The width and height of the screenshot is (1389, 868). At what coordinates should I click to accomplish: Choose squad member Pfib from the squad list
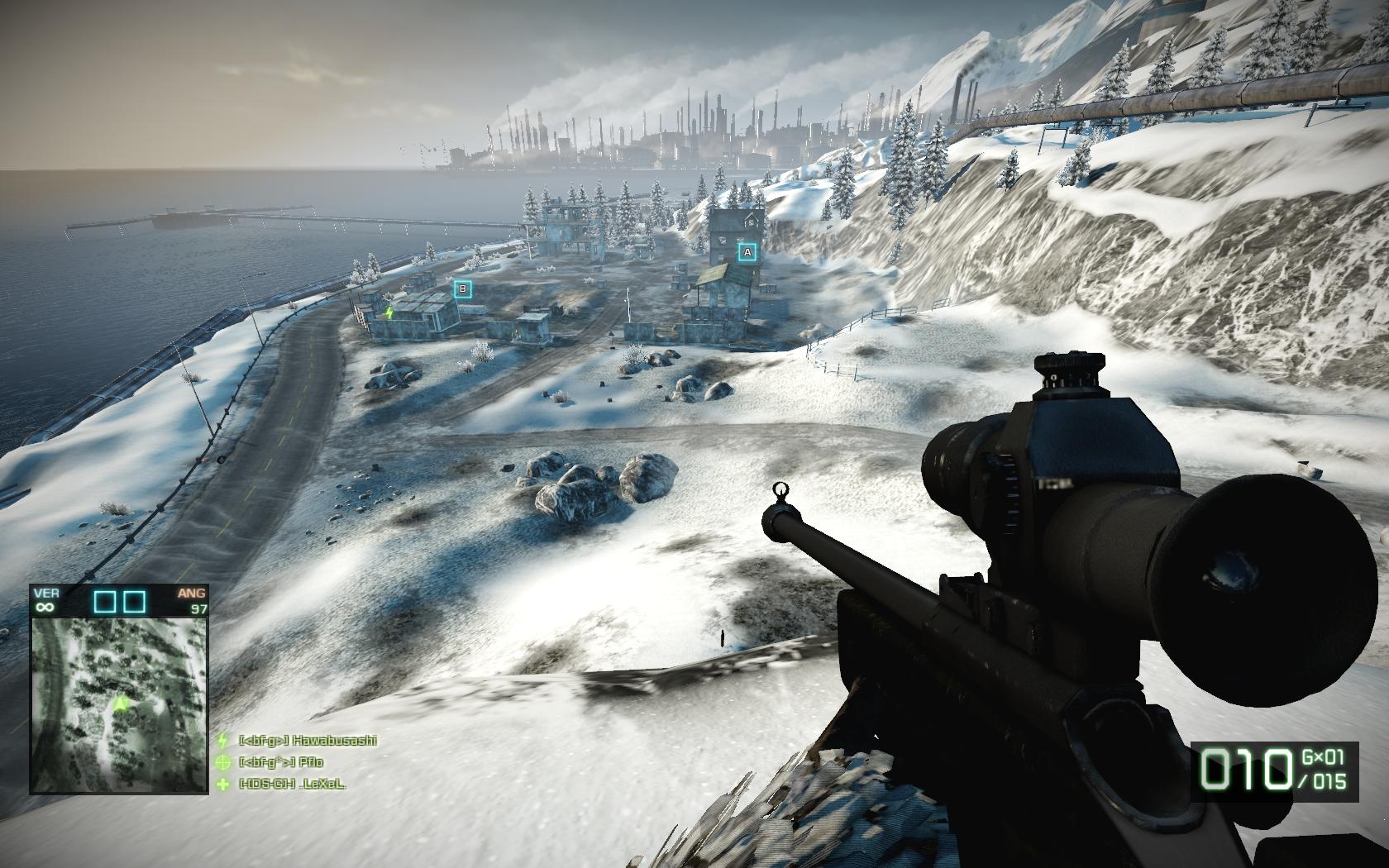(x=281, y=762)
